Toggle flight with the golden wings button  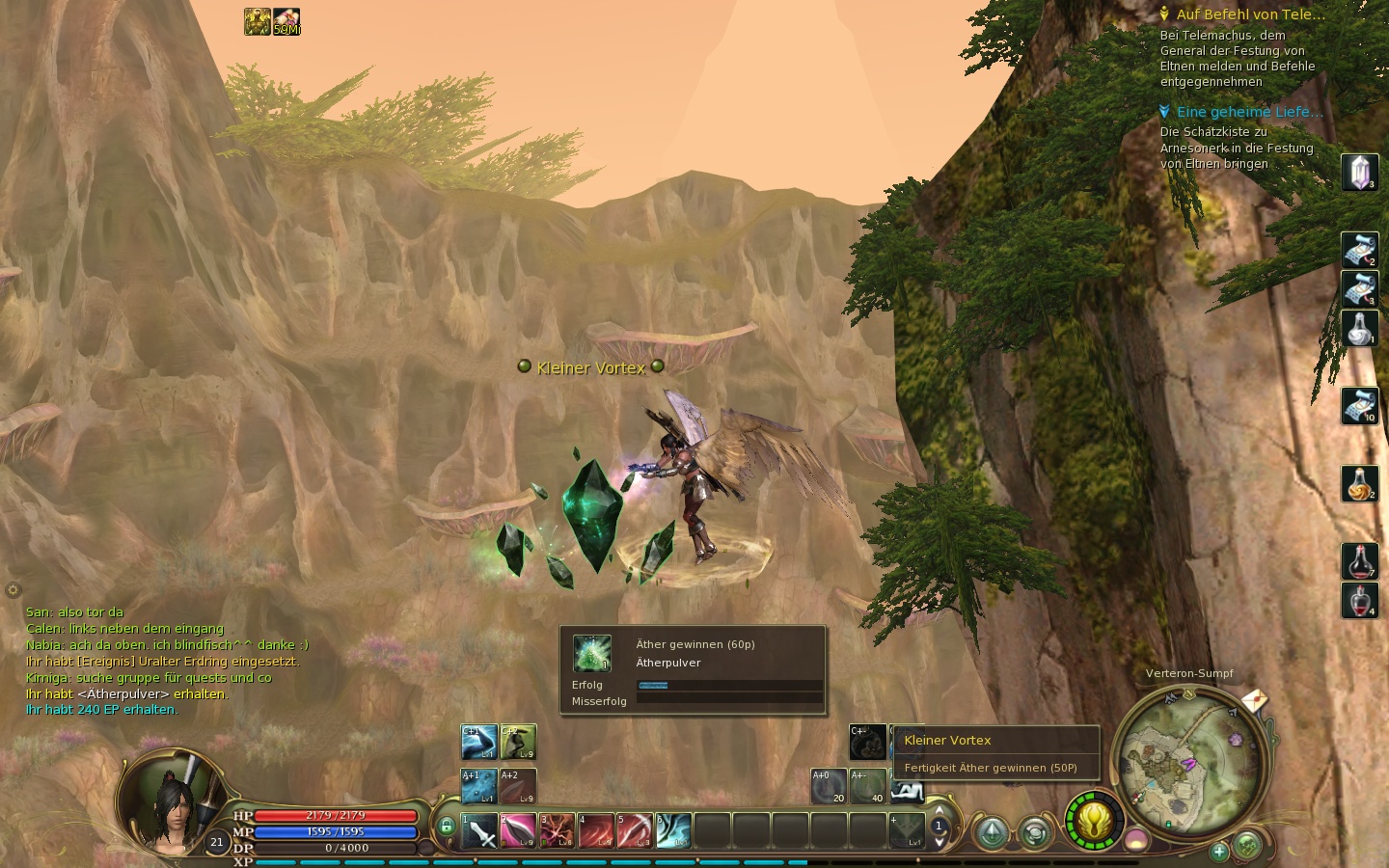[x=1095, y=822]
